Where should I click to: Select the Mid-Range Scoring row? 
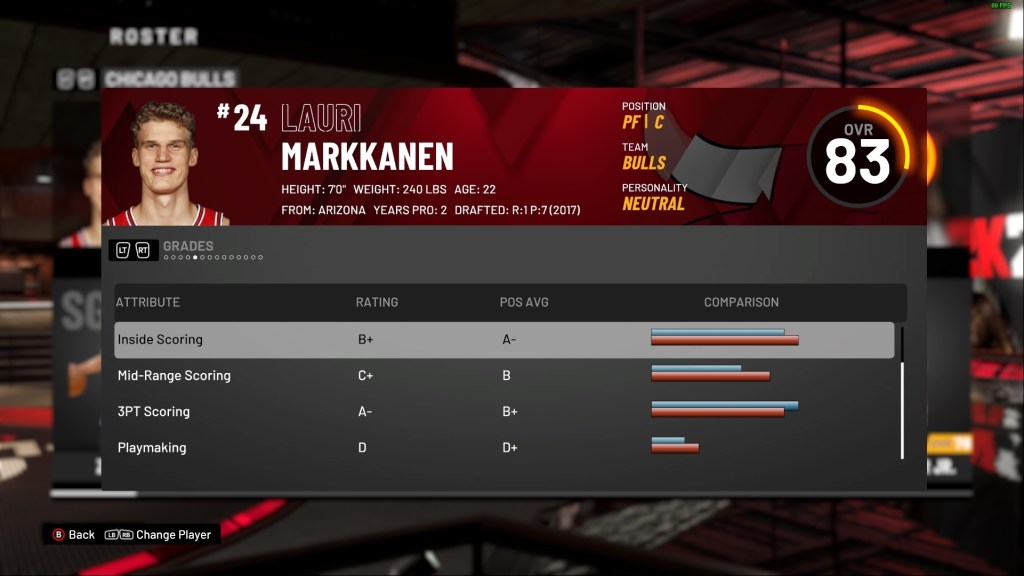point(503,376)
